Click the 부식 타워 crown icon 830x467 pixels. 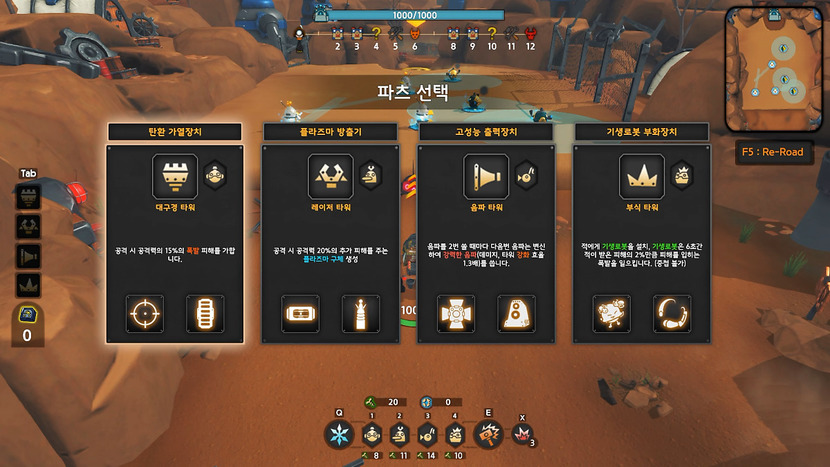[641, 175]
